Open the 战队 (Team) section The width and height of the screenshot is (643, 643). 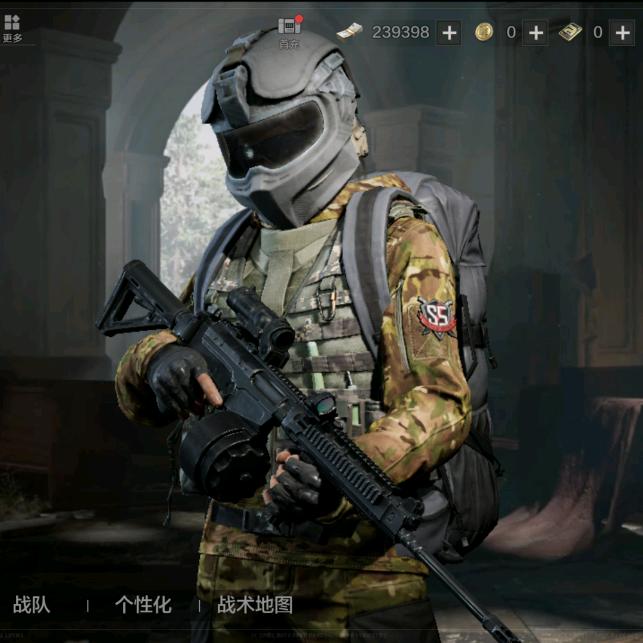point(31,604)
